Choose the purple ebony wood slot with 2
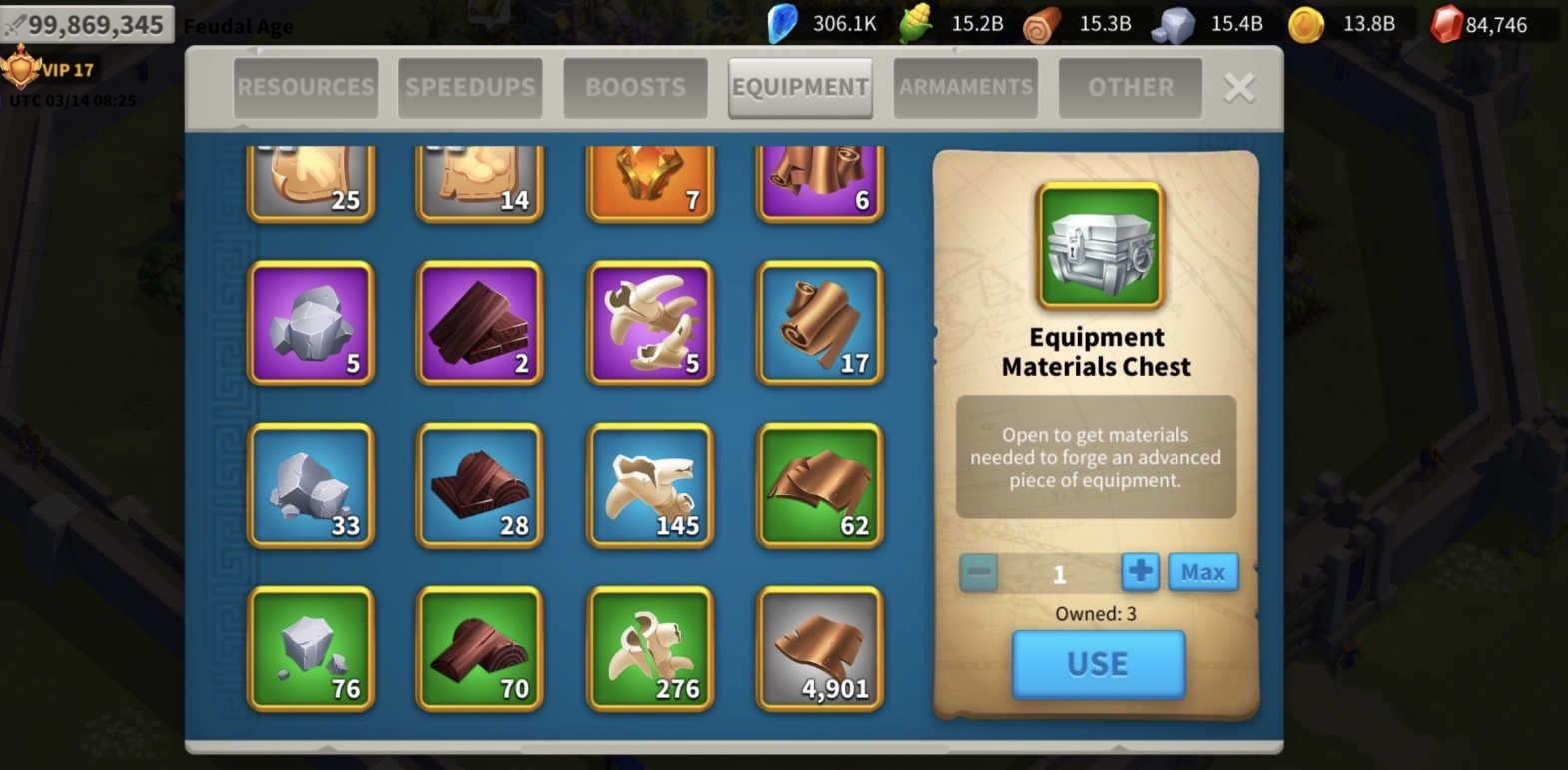 tap(480, 323)
